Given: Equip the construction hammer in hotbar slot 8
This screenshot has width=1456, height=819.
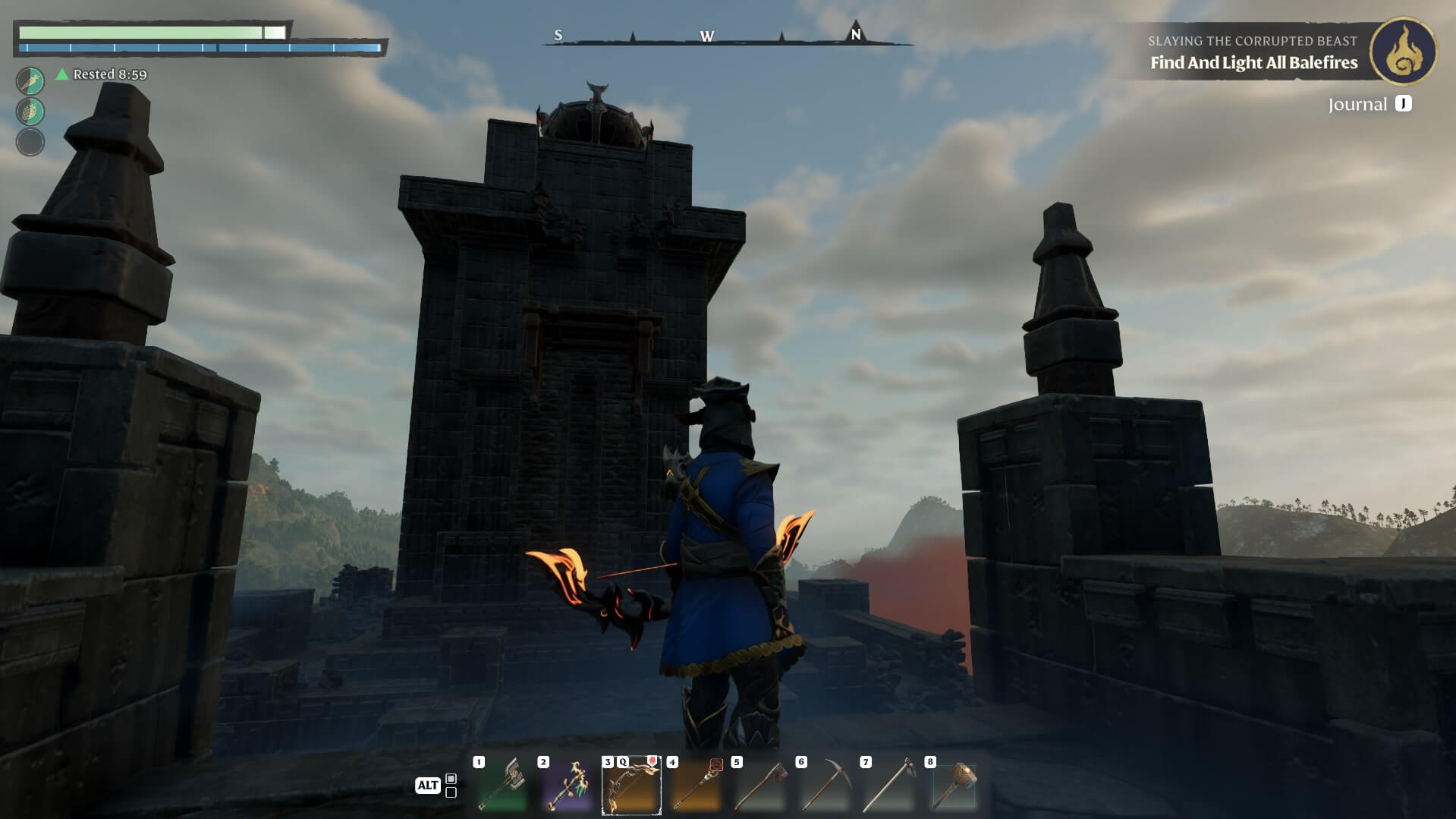Looking at the screenshot, I should point(954,786).
